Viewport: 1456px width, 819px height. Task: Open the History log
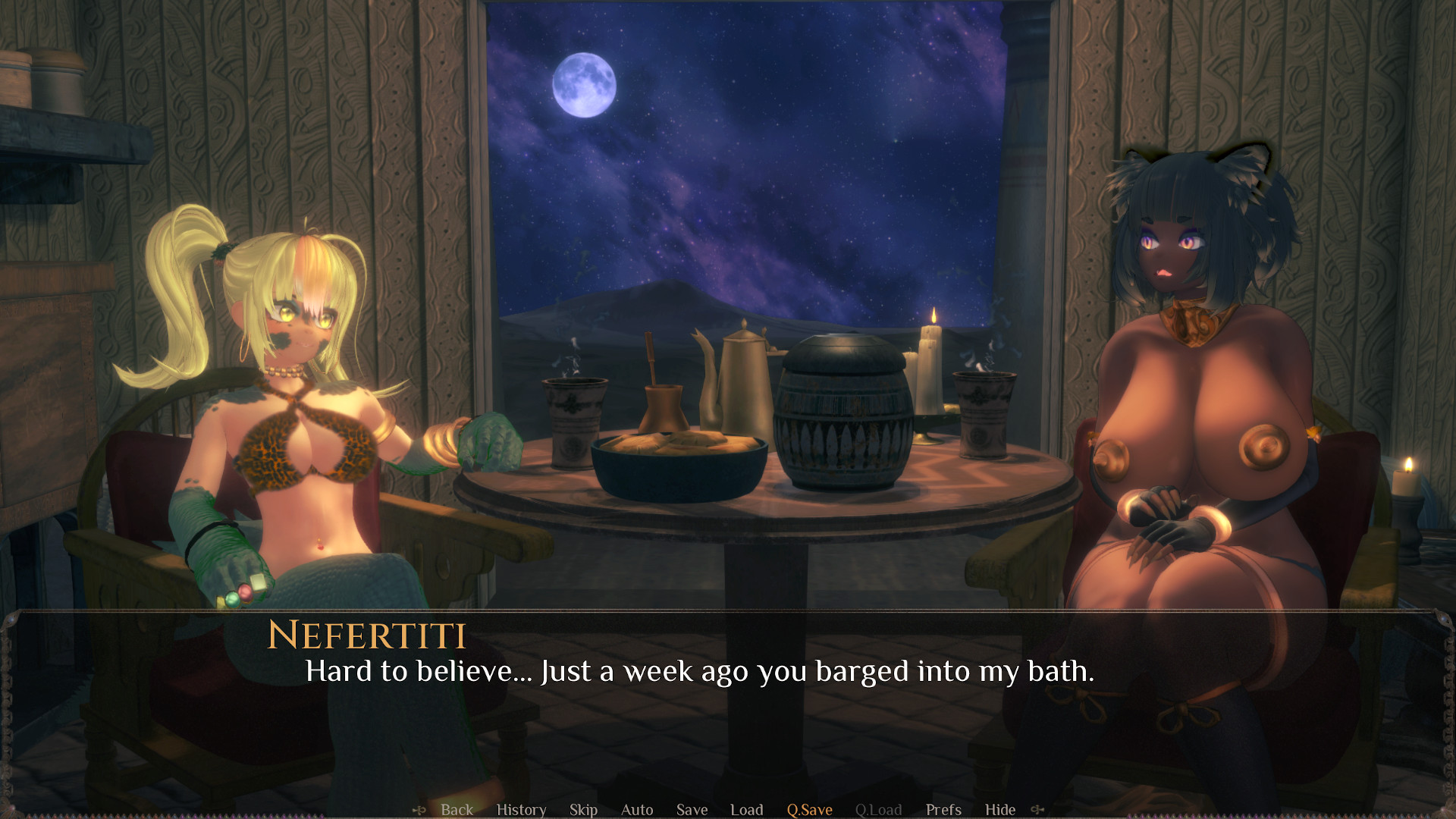tap(521, 809)
